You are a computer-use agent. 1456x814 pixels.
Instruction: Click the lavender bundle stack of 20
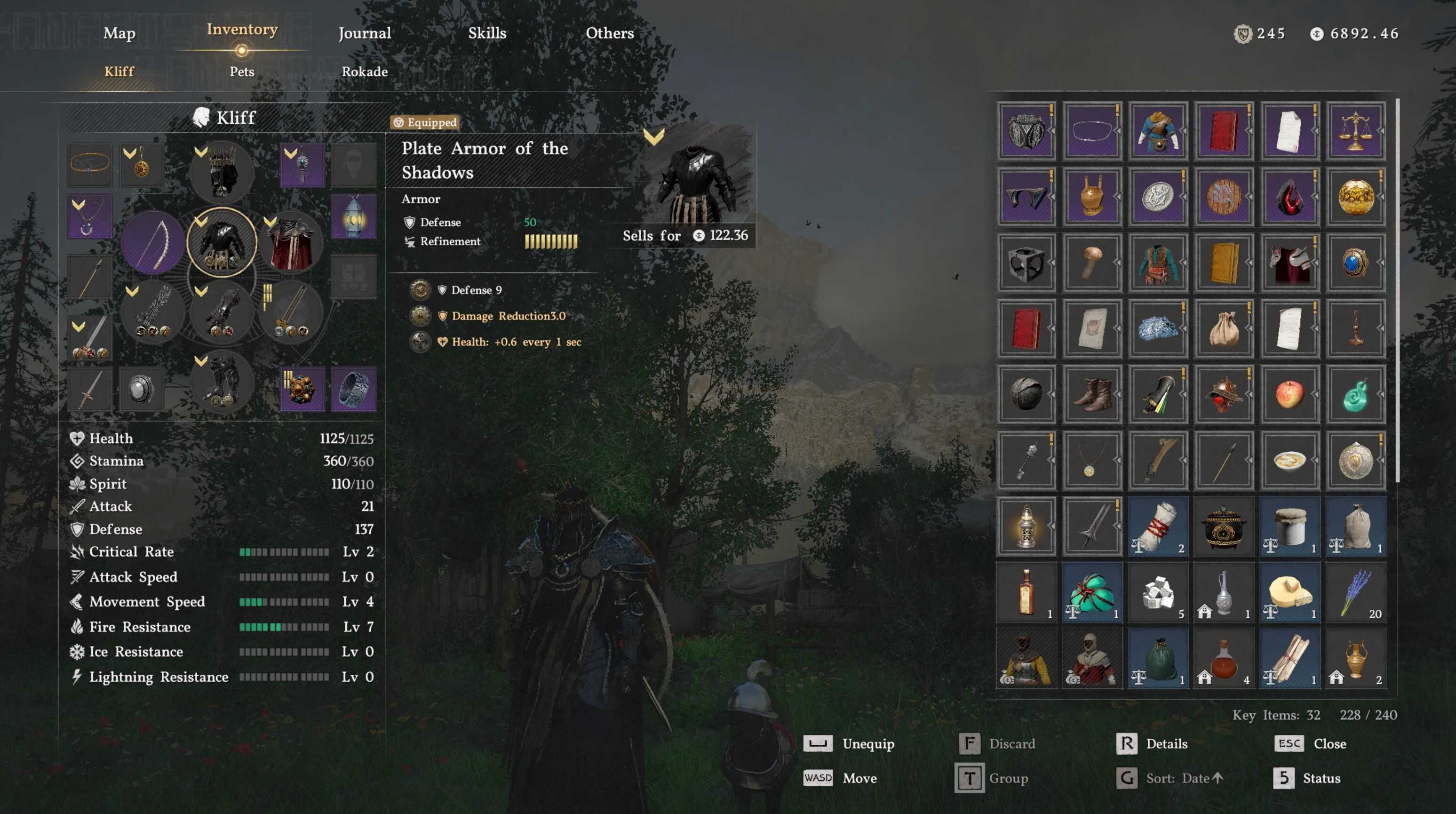pos(1356,593)
